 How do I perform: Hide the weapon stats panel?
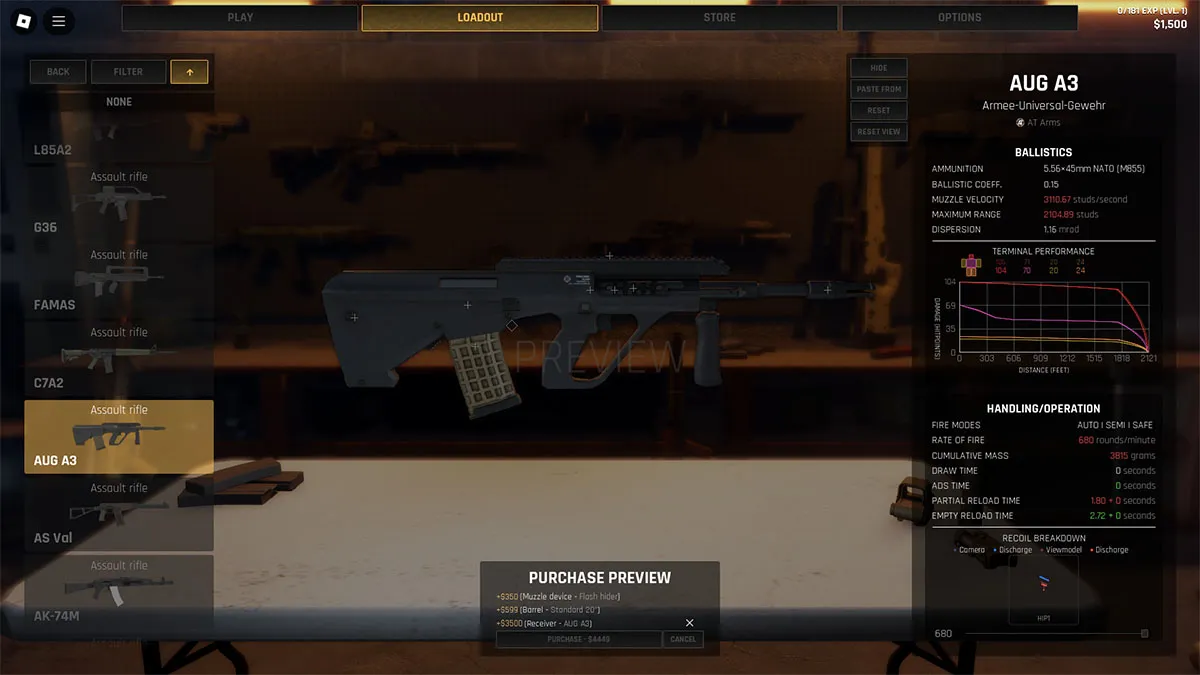tap(878, 68)
